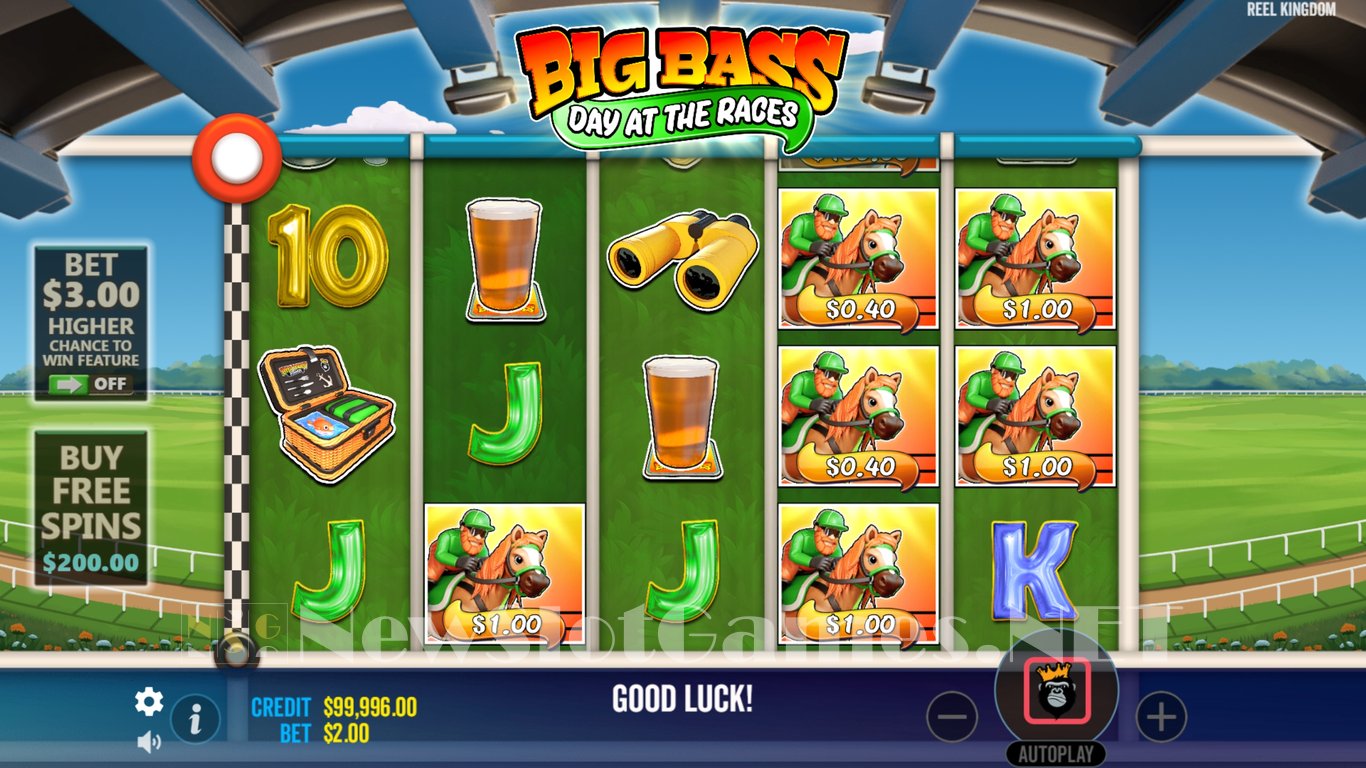Spin the reels with the center button

coord(1056,692)
